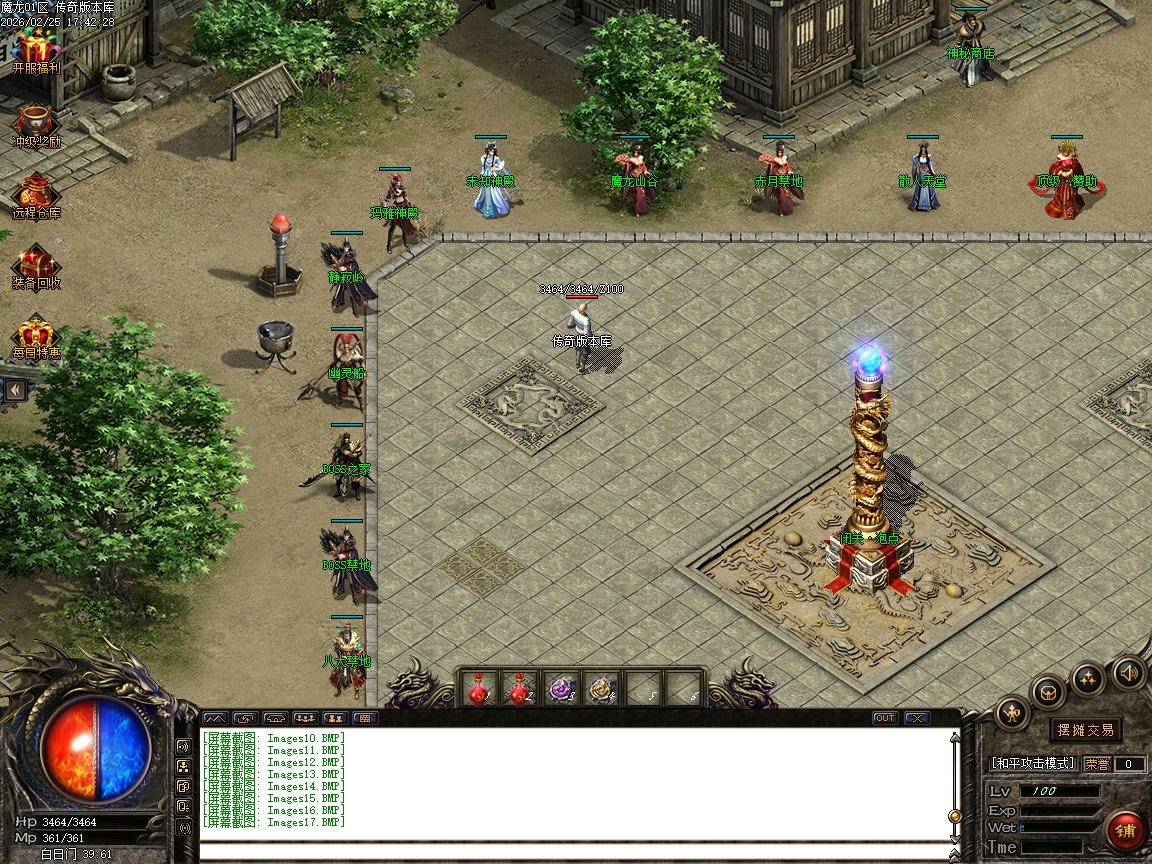Click the chat text input field
1152x864 pixels.
[x=575, y=853]
